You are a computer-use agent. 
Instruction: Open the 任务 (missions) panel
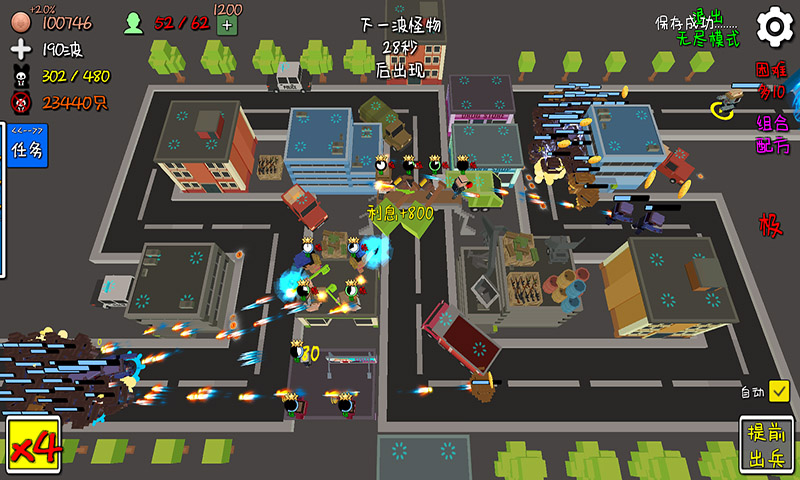pyautogui.click(x=24, y=150)
